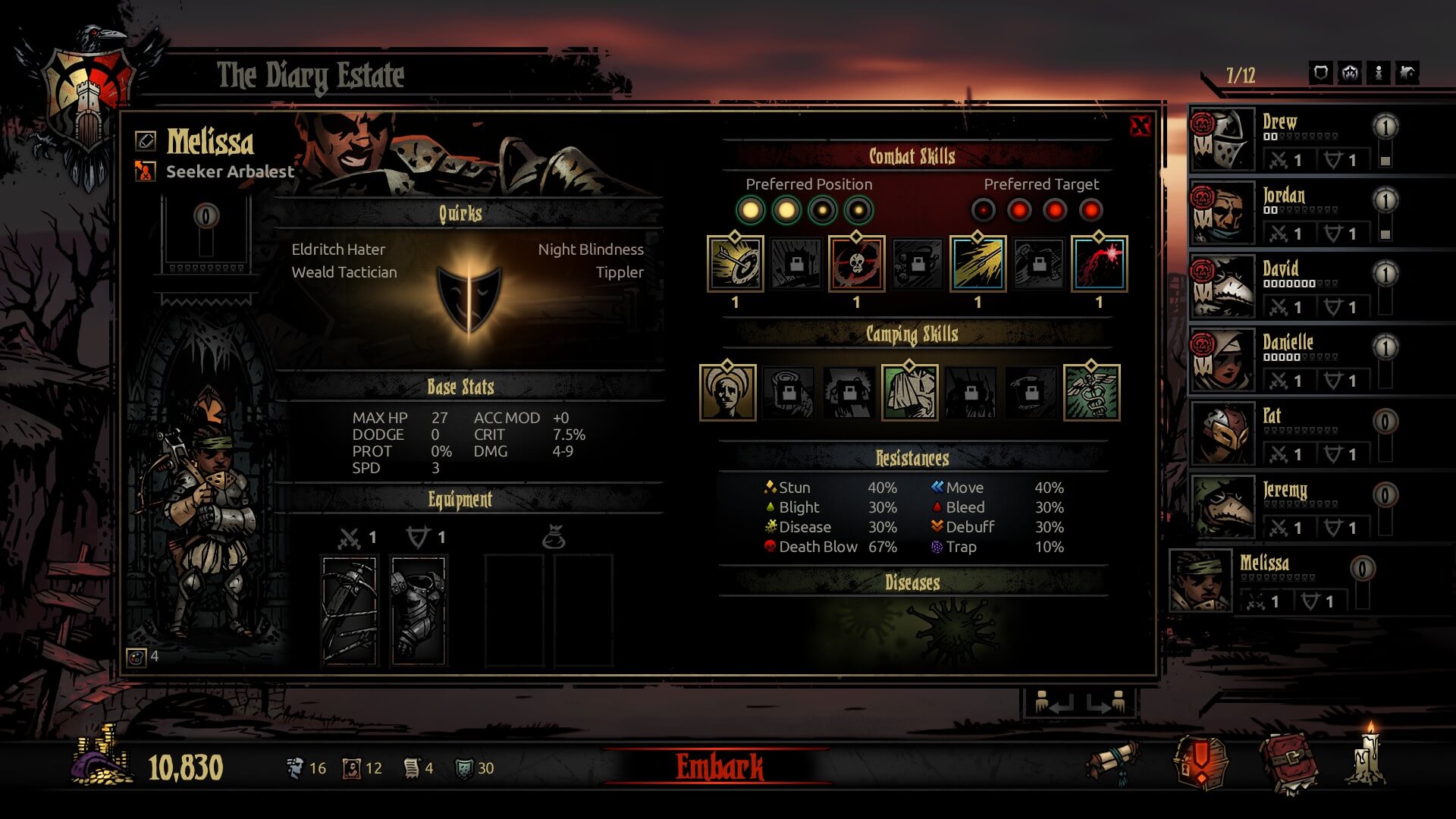Select the bandage wrapping camping skill
Image resolution: width=1456 pixels, height=819 pixels.
coord(909,393)
